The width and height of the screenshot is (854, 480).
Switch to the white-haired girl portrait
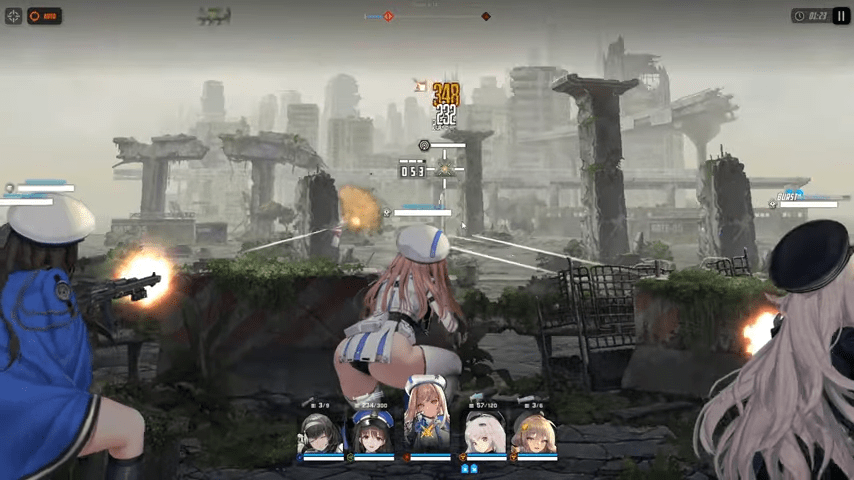pyautogui.click(x=484, y=434)
